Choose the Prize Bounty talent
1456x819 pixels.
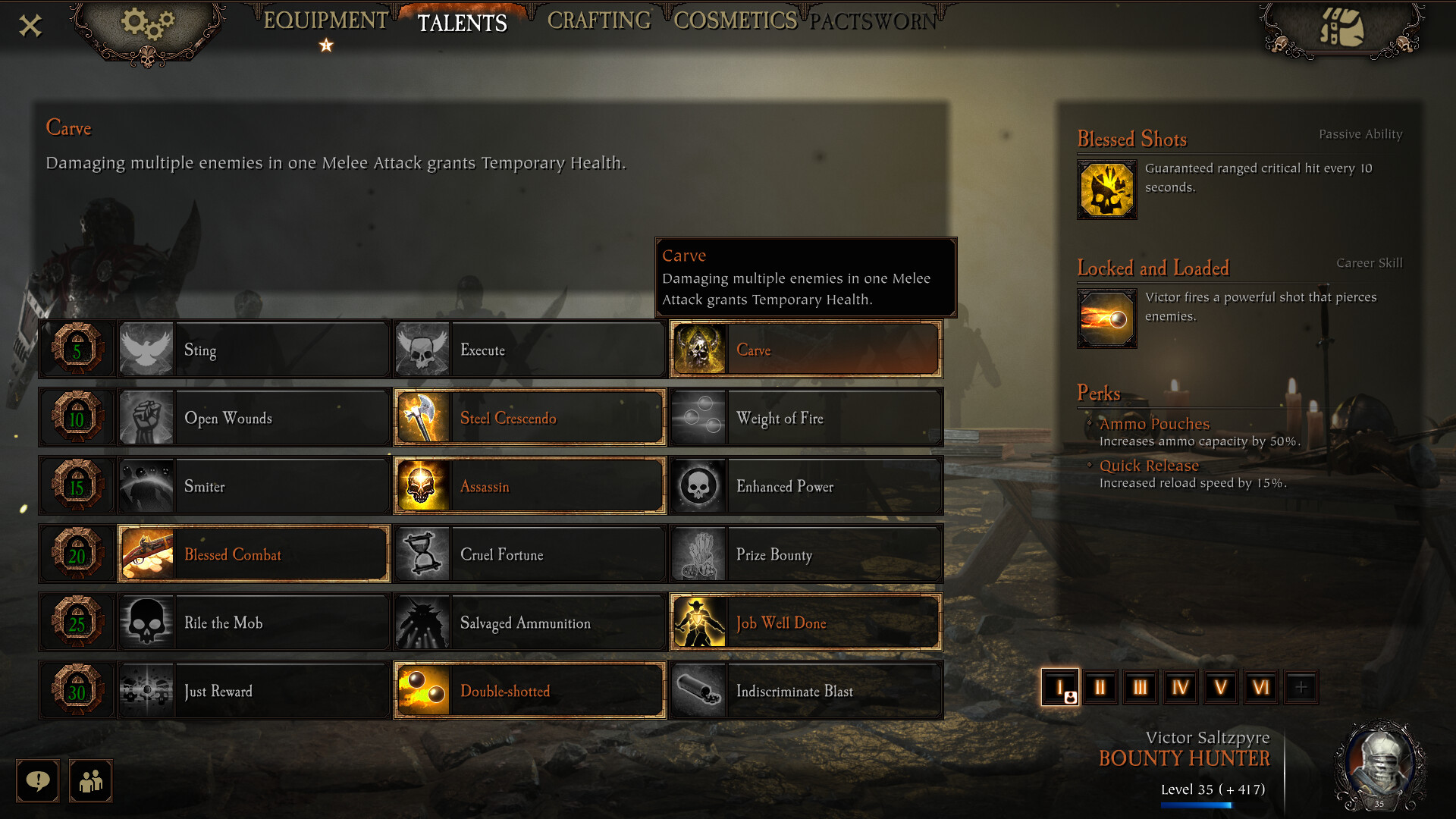tap(805, 554)
